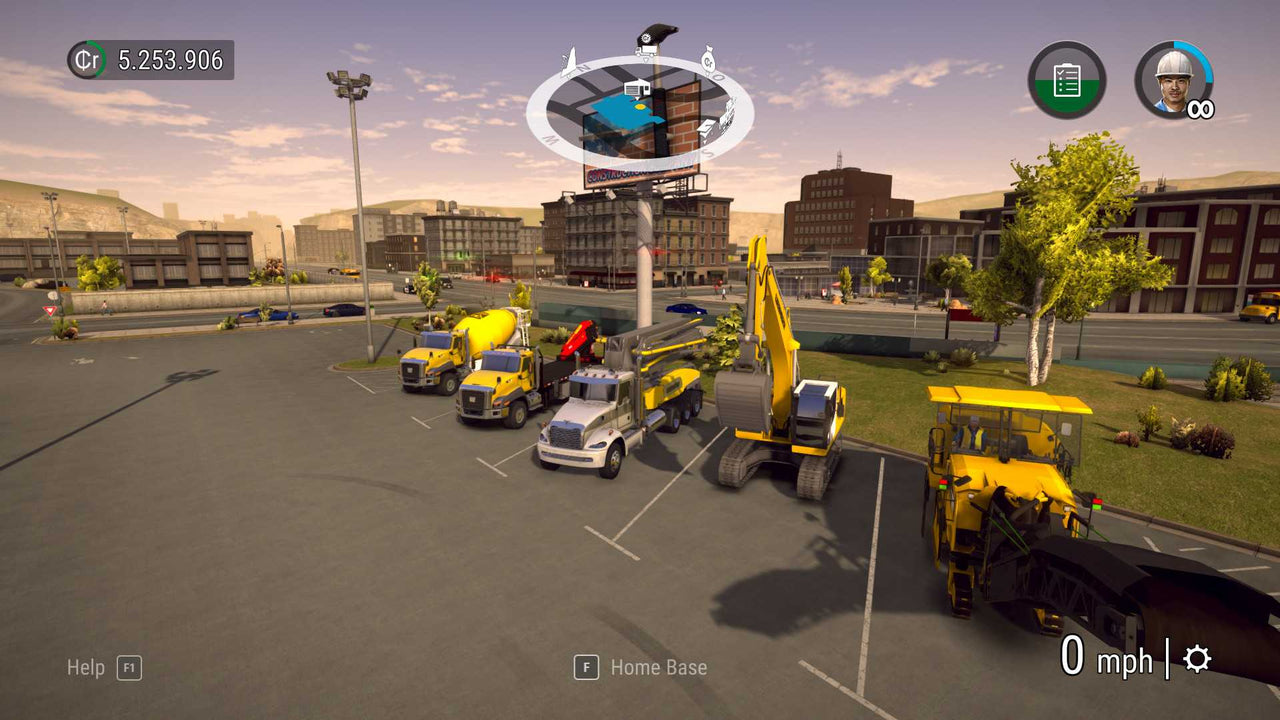1280x720 pixels.
Task: Click the money bag Cr marker on compass east
Action: (709, 62)
